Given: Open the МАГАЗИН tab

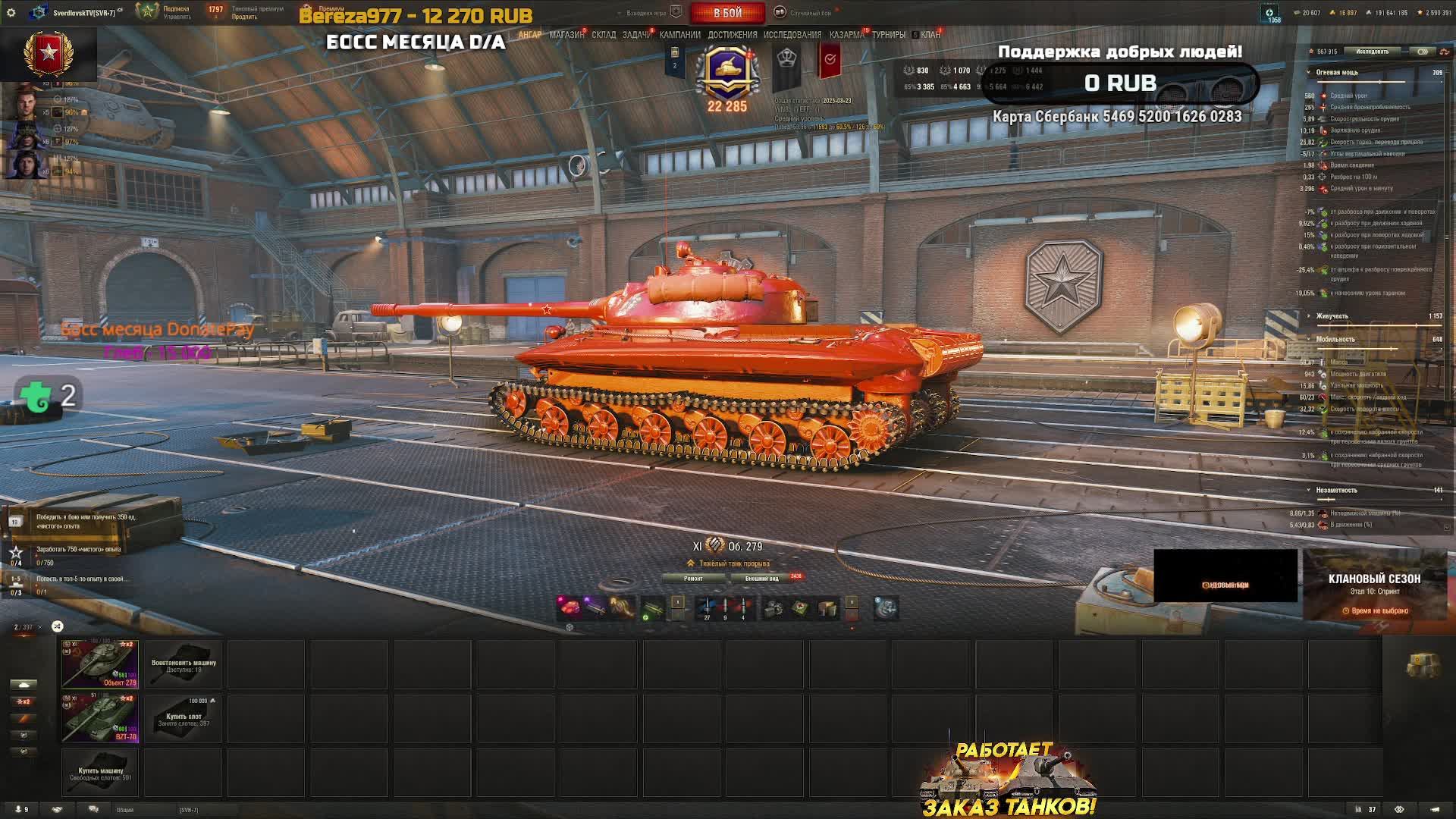Looking at the screenshot, I should (566, 35).
